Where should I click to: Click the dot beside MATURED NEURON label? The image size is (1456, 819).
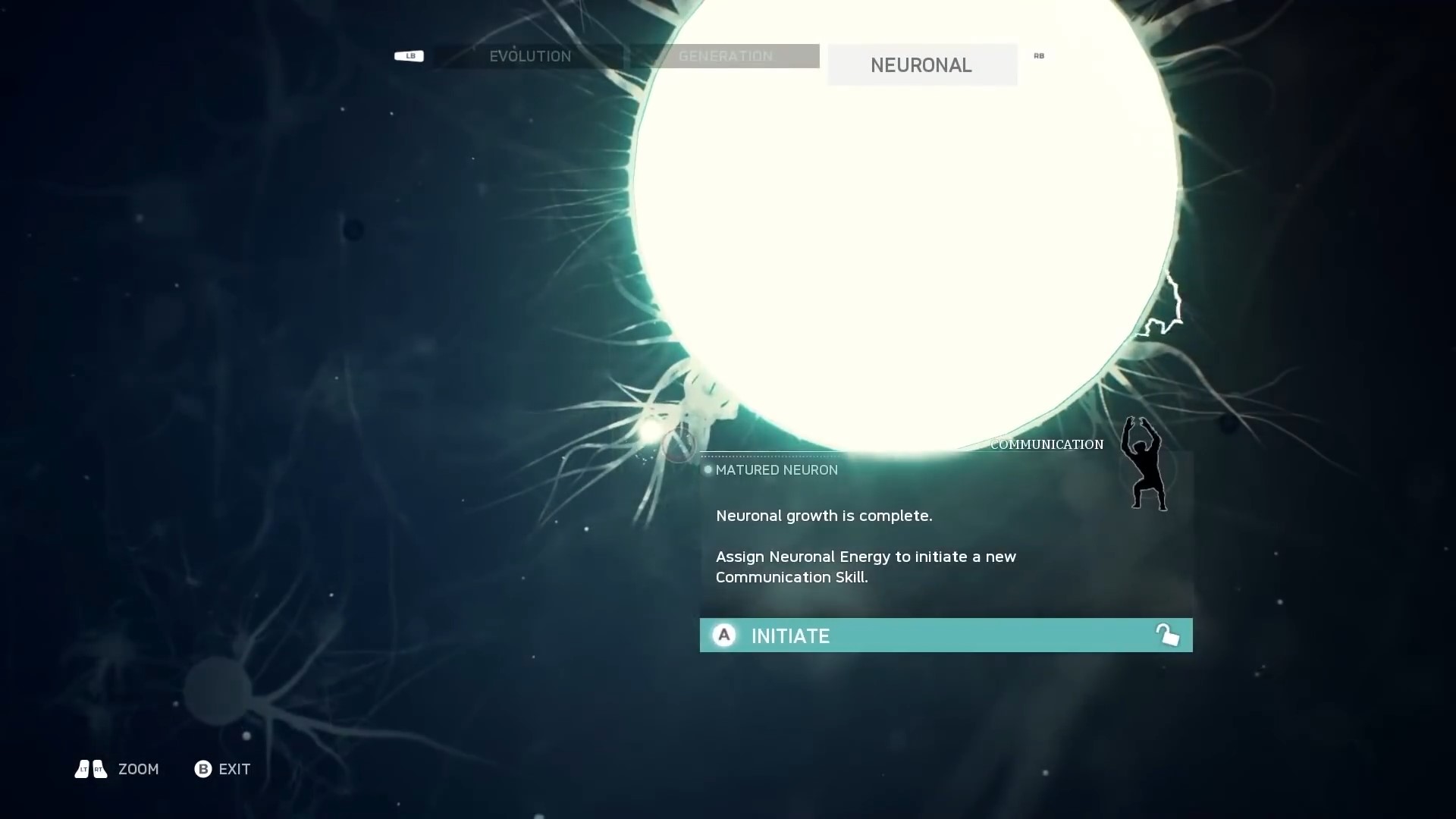click(x=707, y=469)
